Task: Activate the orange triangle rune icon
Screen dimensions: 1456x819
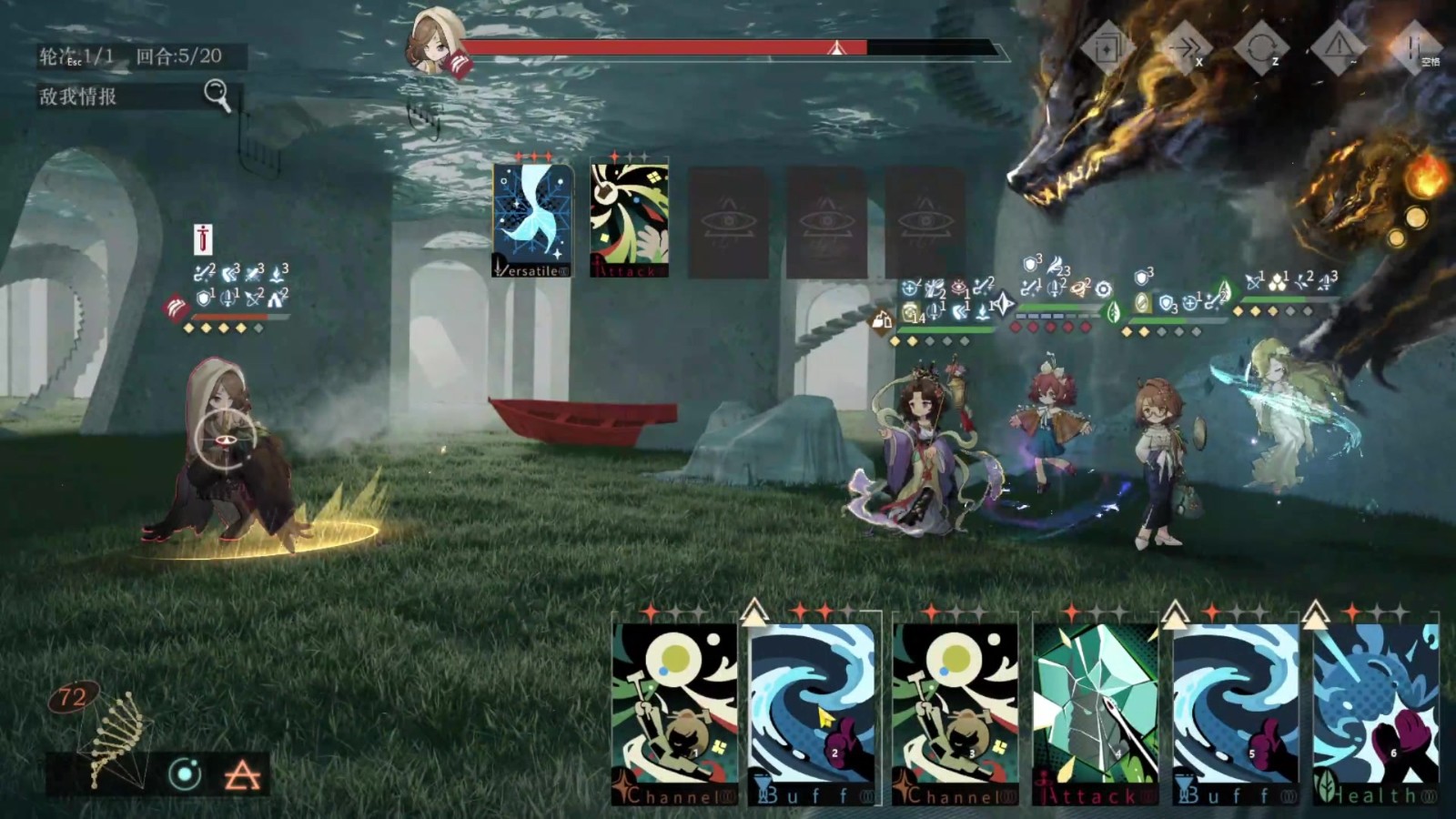Action: pyautogui.click(x=241, y=774)
